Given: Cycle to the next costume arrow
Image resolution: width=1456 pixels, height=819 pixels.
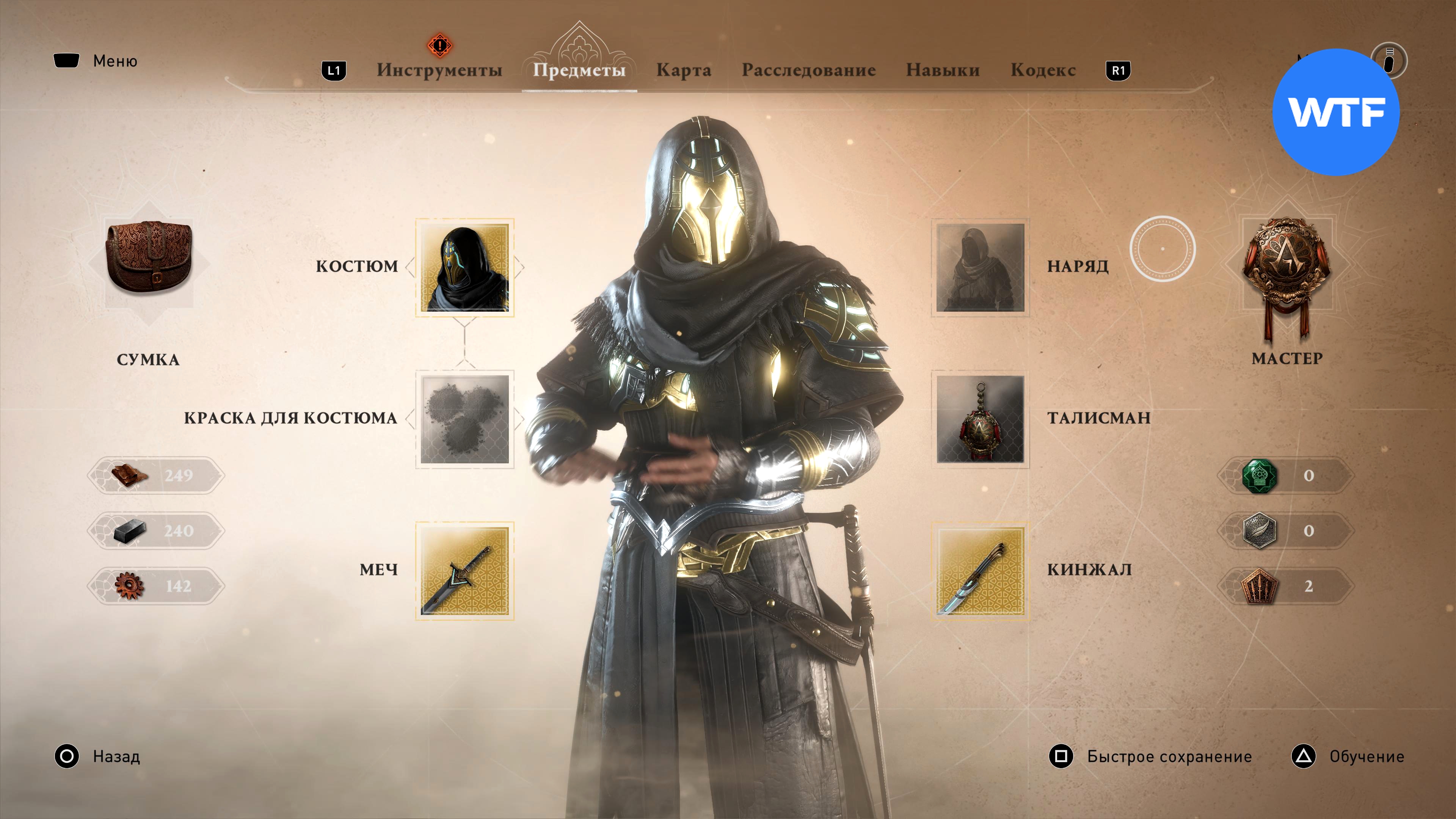Looking at the screenshot, I should (x=519, y=267).
